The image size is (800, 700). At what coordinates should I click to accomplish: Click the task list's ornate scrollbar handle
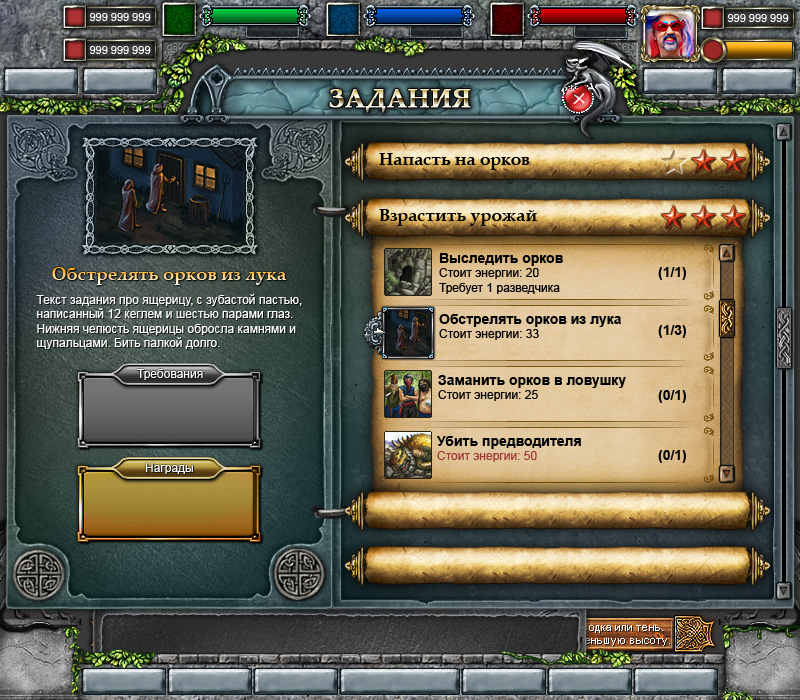pos(727,319)
